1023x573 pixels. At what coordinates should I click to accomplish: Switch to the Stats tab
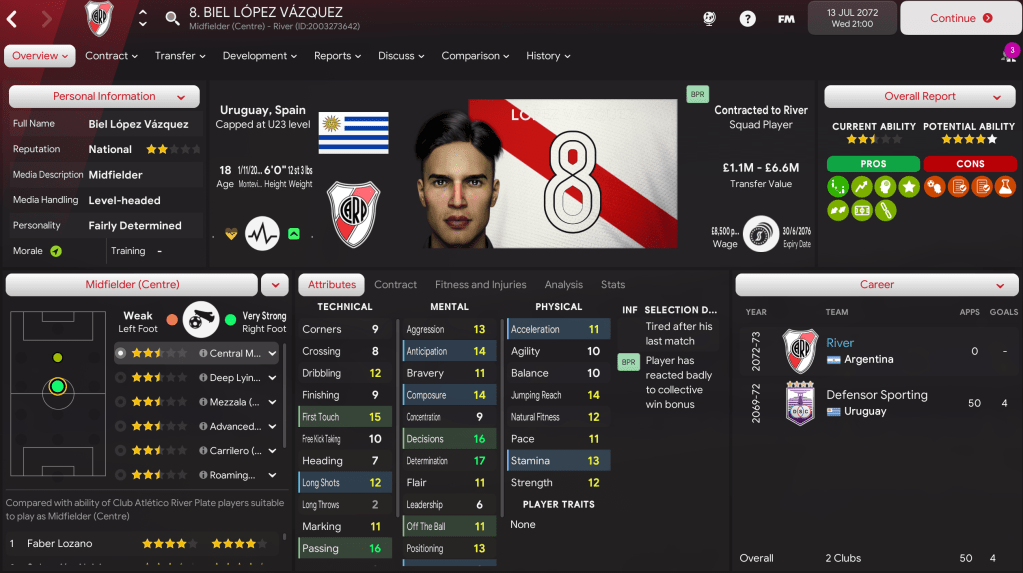click(613, 285)
